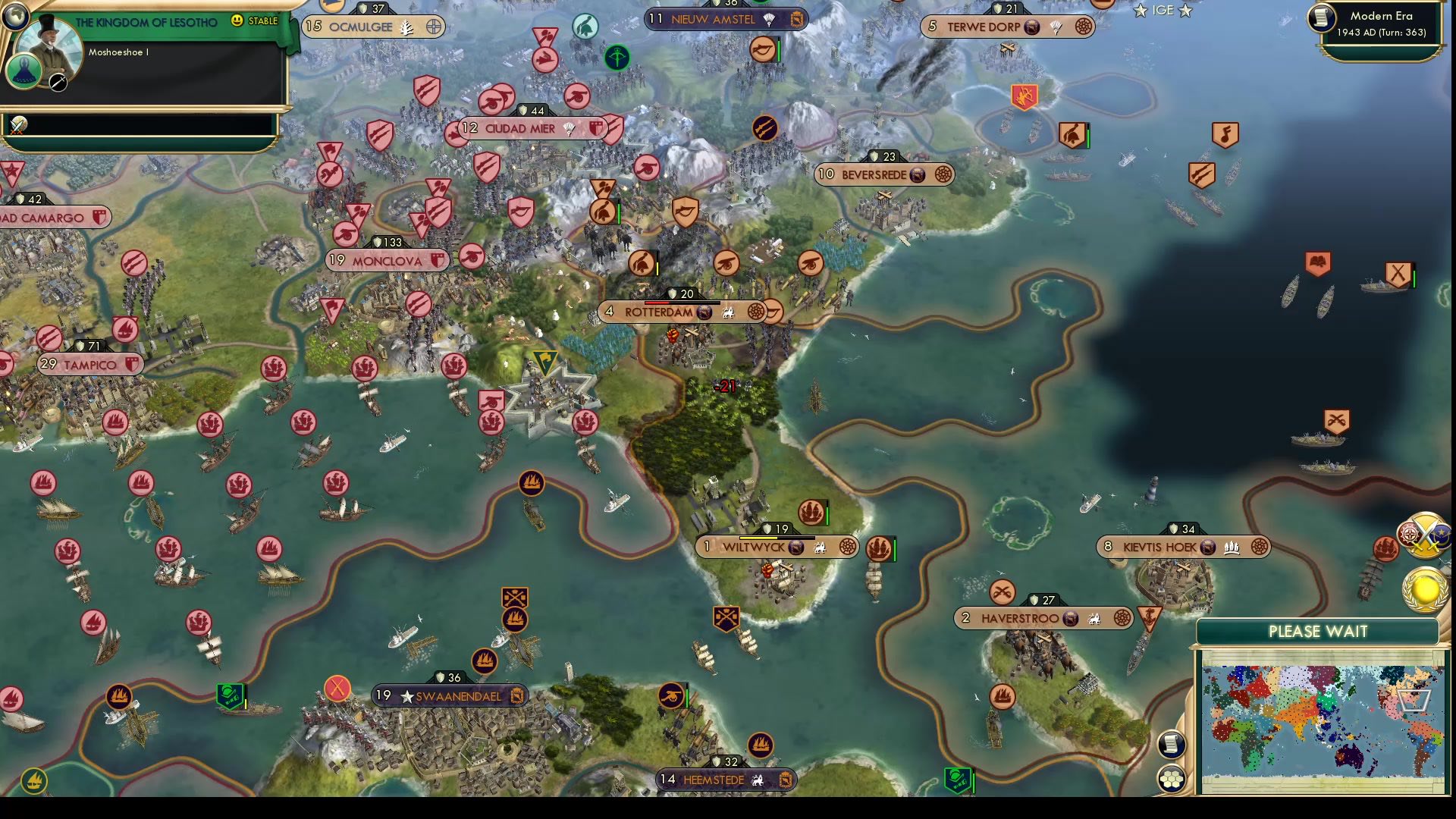Click the tree growth icon on Ocmulgee's banner
This screenshot has height=819, width=1456.
(406, 25)
